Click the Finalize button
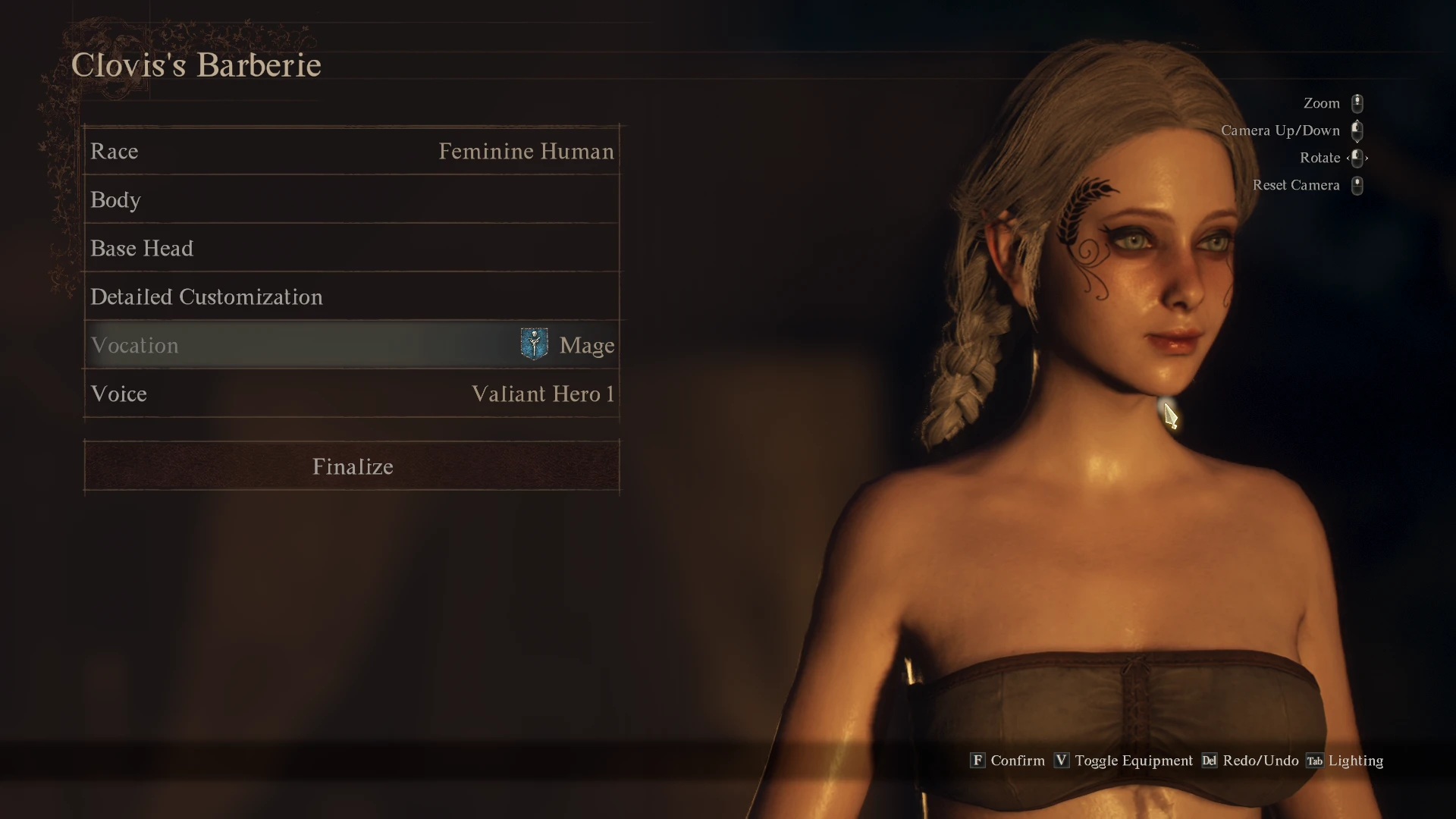 point(352,466)
